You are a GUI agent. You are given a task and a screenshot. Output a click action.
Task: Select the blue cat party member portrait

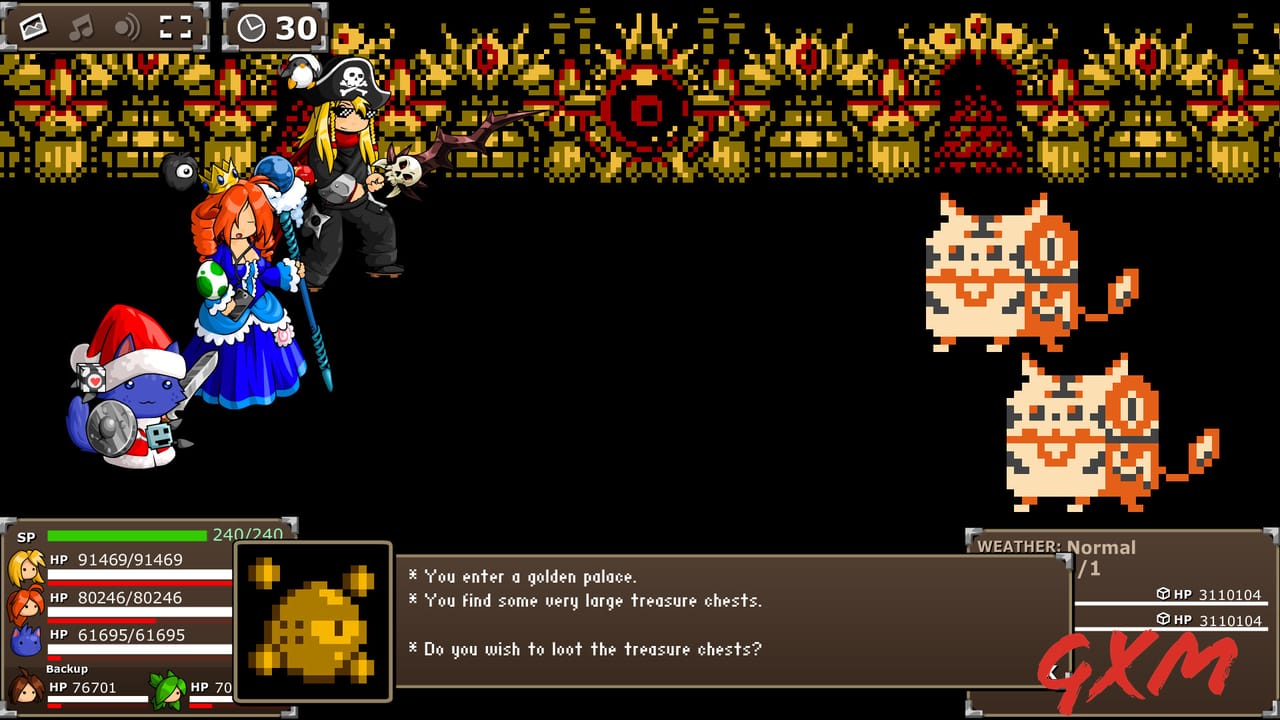pos(25,638)
